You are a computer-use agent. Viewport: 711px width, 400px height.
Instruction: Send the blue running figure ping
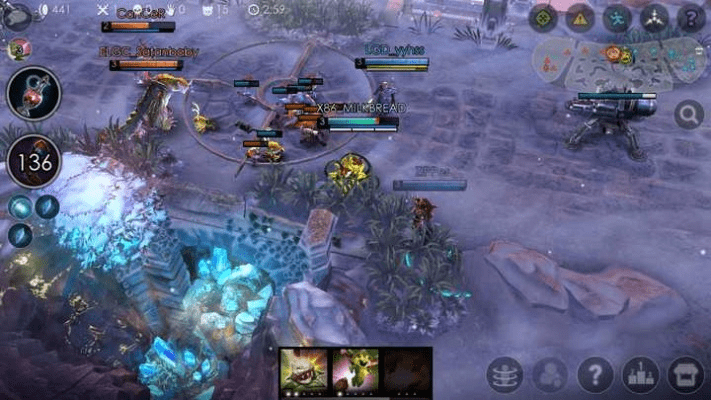[617, 17]
